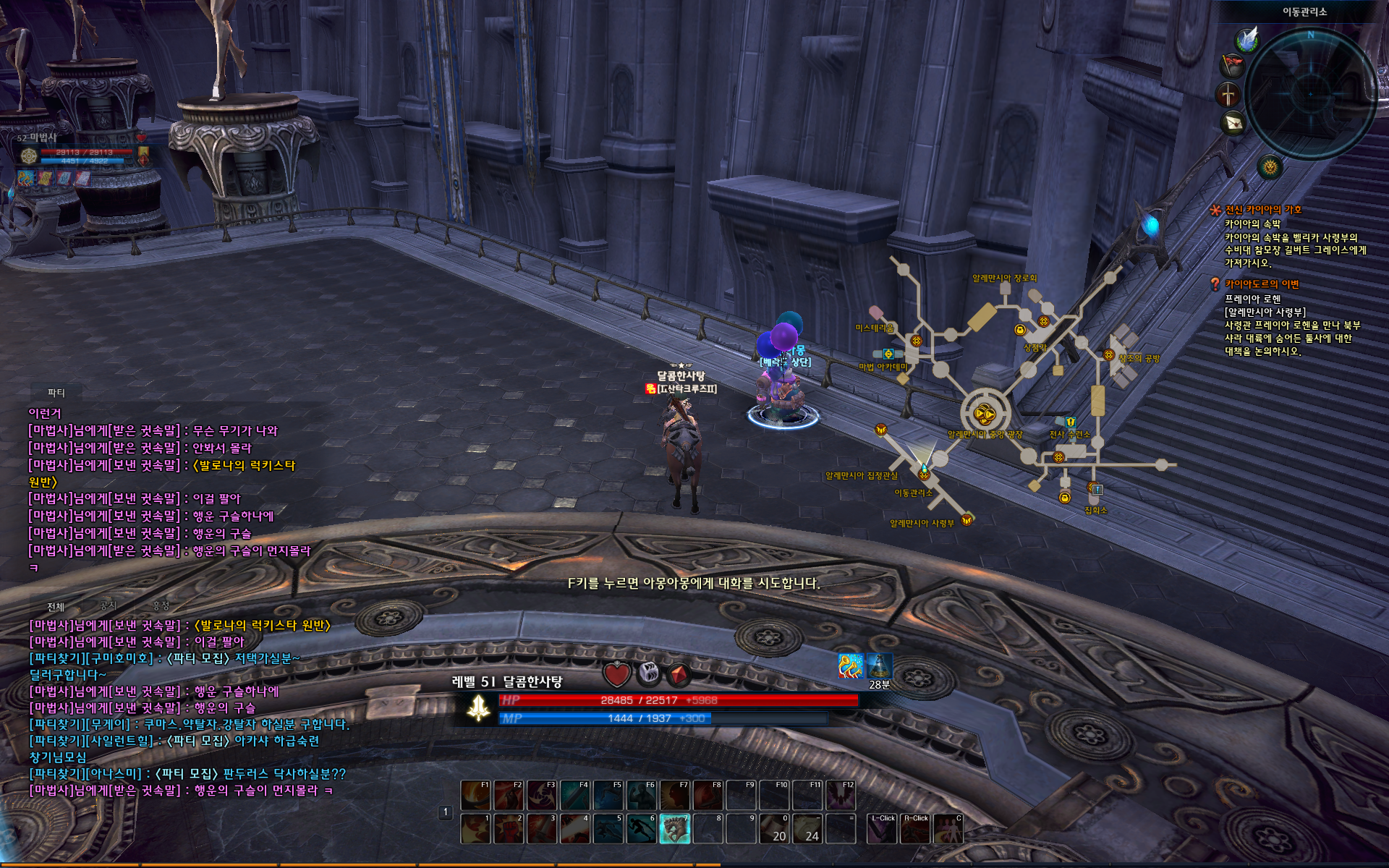Screen dimensions: 1389x868
Task: Click the L-Click attack skill slot
Action: pyautogui.click(x=881, y=829)
